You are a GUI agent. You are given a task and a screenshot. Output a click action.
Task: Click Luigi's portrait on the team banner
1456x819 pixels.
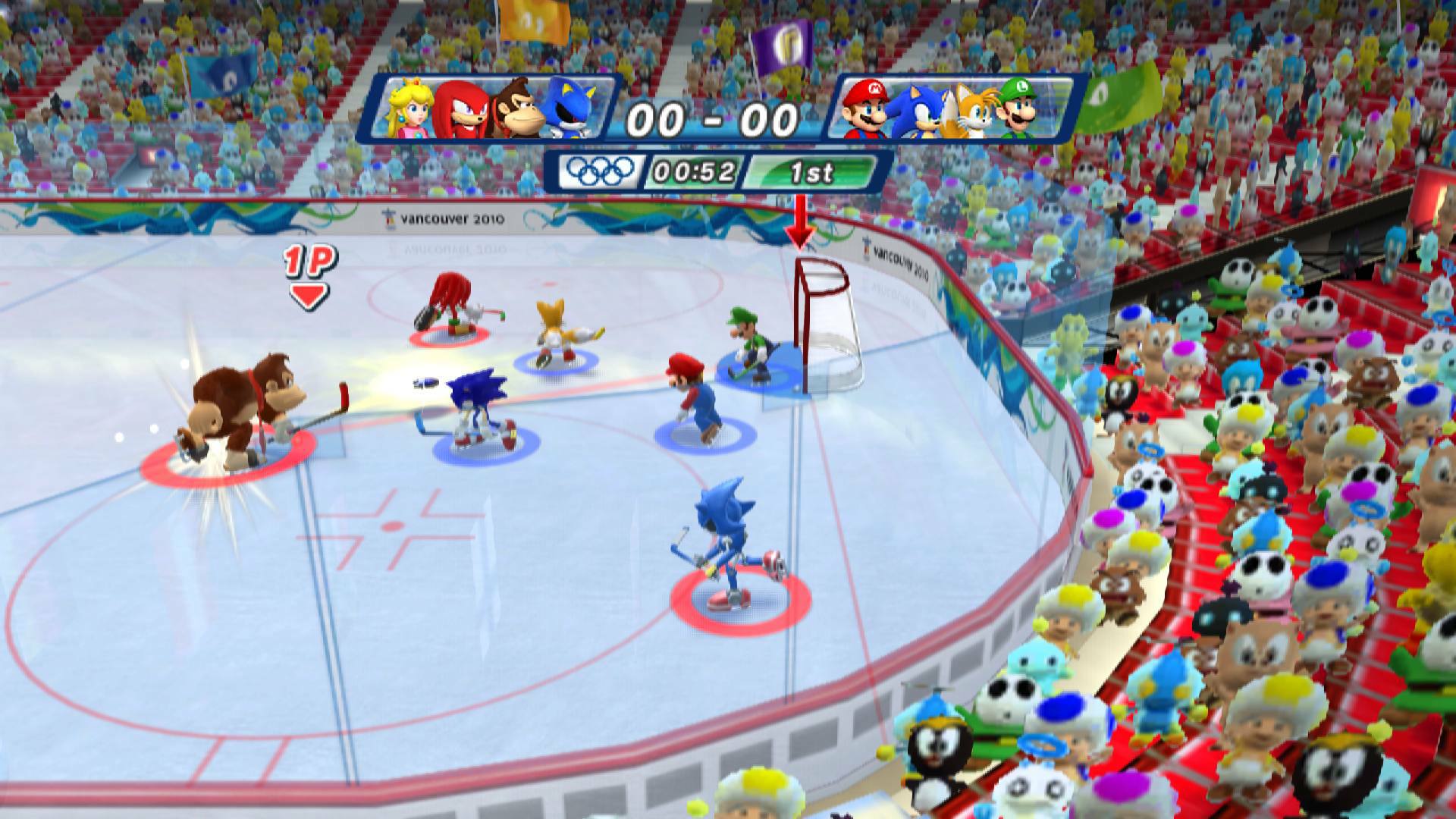click(x=1022, y=111)
